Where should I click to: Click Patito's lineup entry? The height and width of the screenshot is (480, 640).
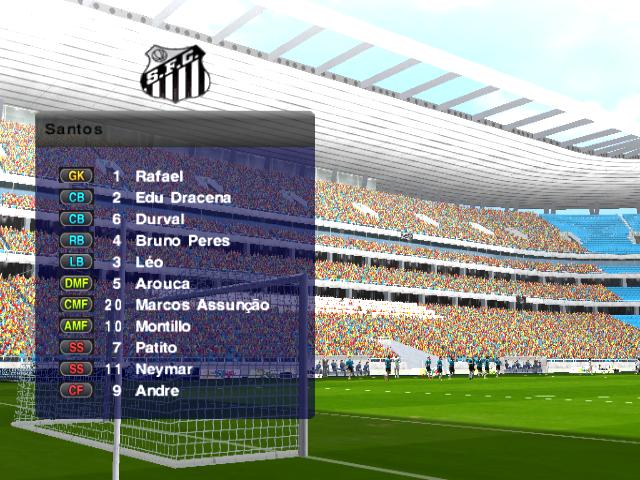156,348
